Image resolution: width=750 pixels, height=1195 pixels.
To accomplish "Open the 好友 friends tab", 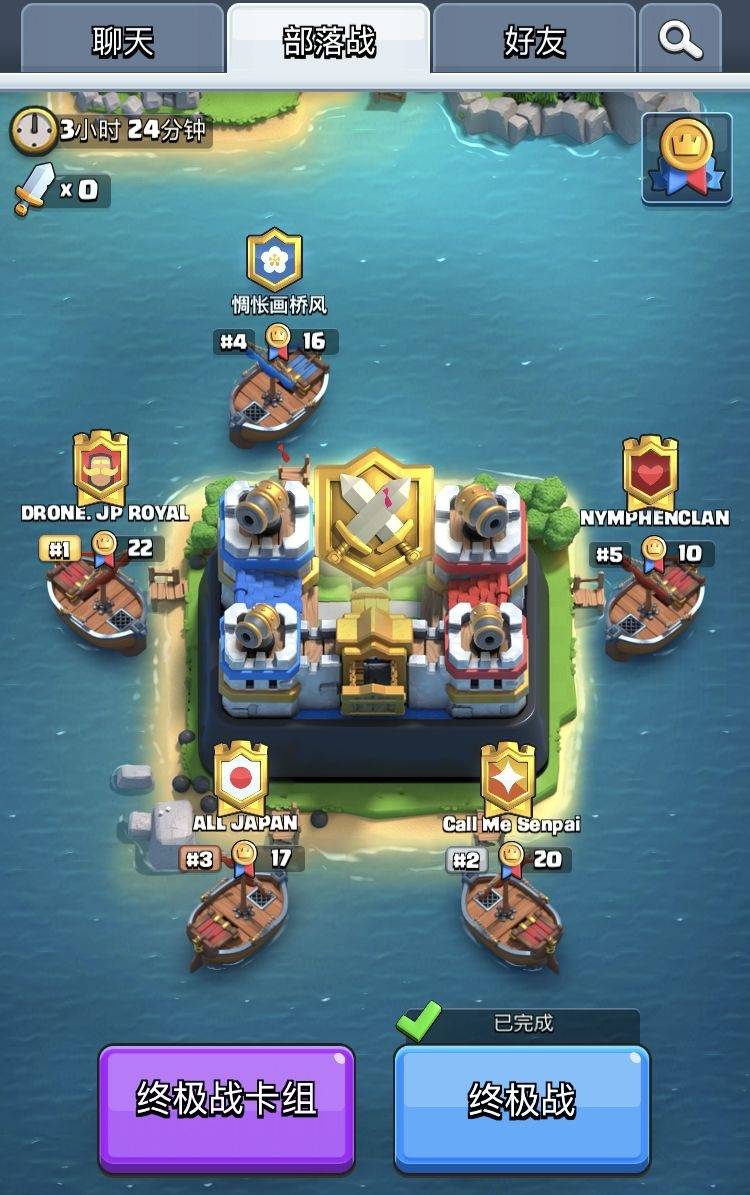I will click(534, 41).
